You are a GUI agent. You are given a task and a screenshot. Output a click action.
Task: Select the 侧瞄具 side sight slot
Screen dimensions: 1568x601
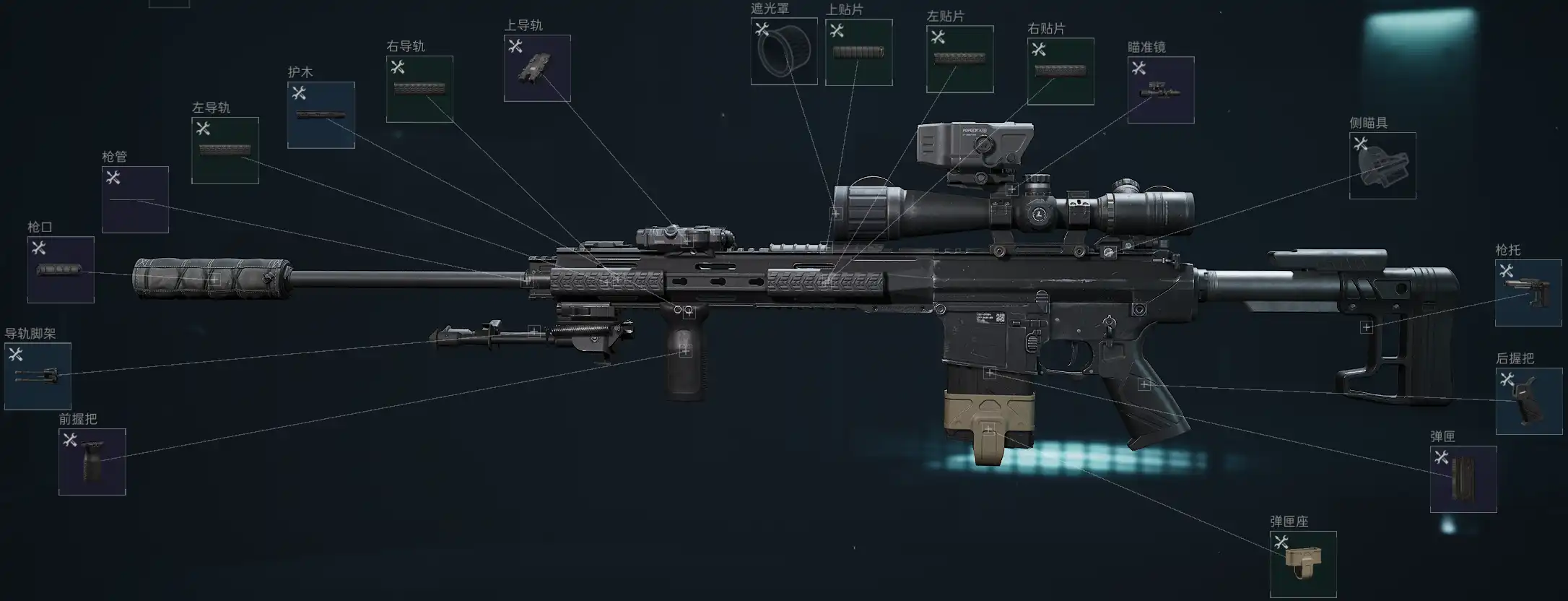click(x=1382, y=165)
